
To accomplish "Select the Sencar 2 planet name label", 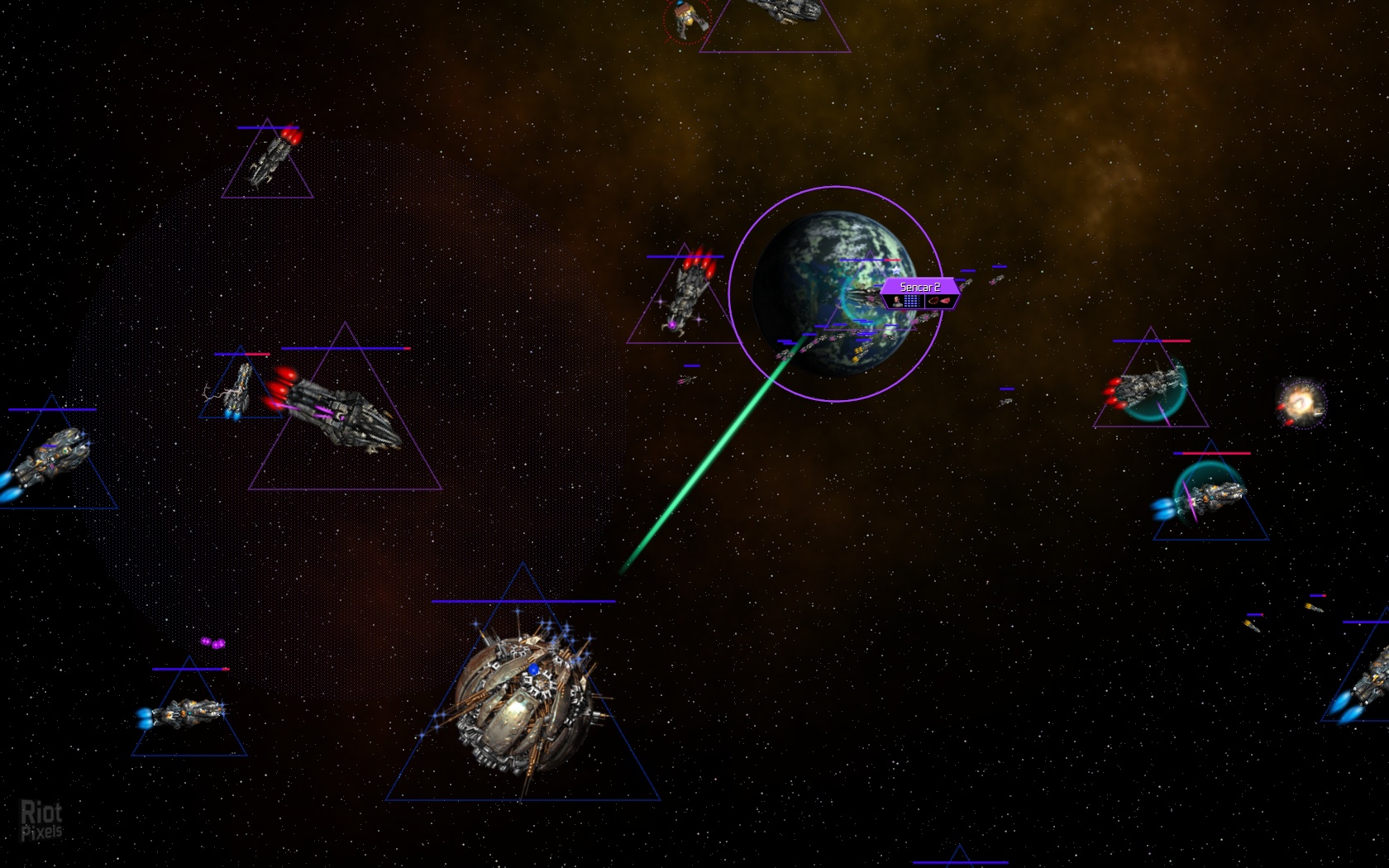I will pyautogui.click(x=919, y=287).
